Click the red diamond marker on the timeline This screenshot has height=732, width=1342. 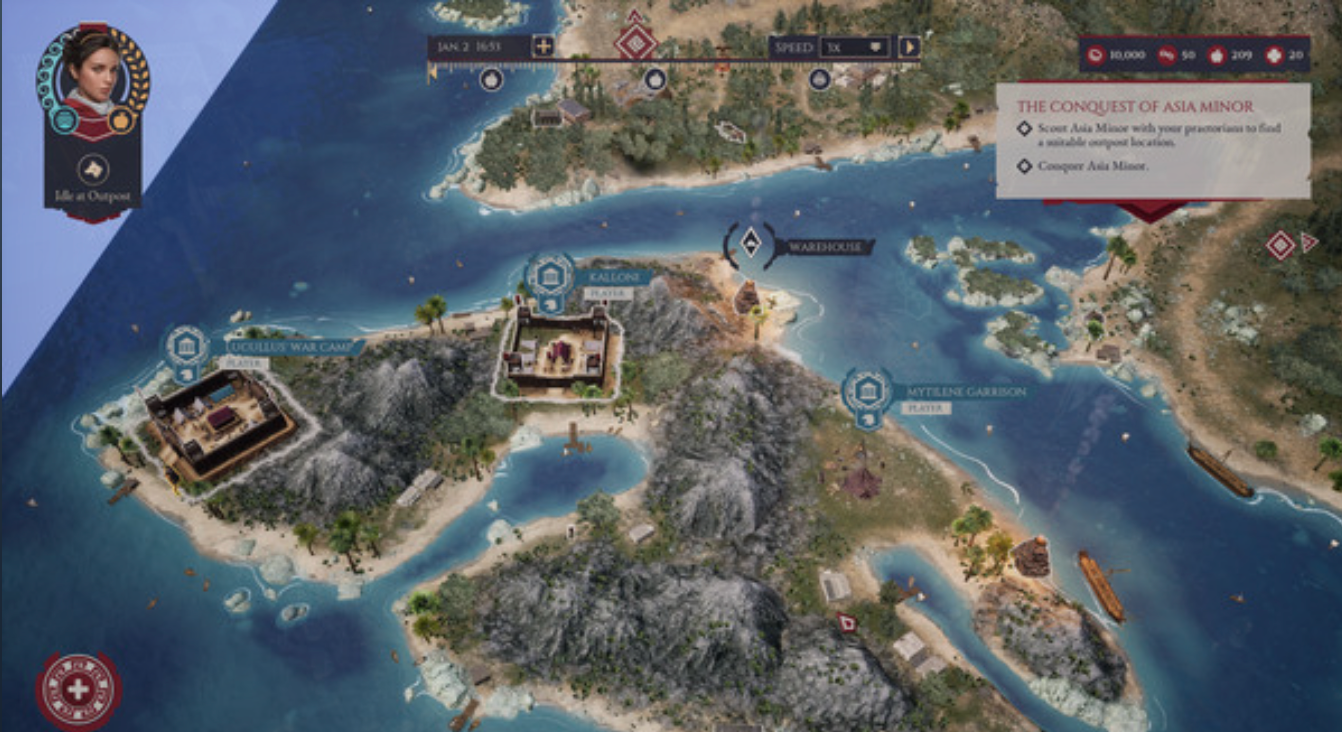click(636, 42)
